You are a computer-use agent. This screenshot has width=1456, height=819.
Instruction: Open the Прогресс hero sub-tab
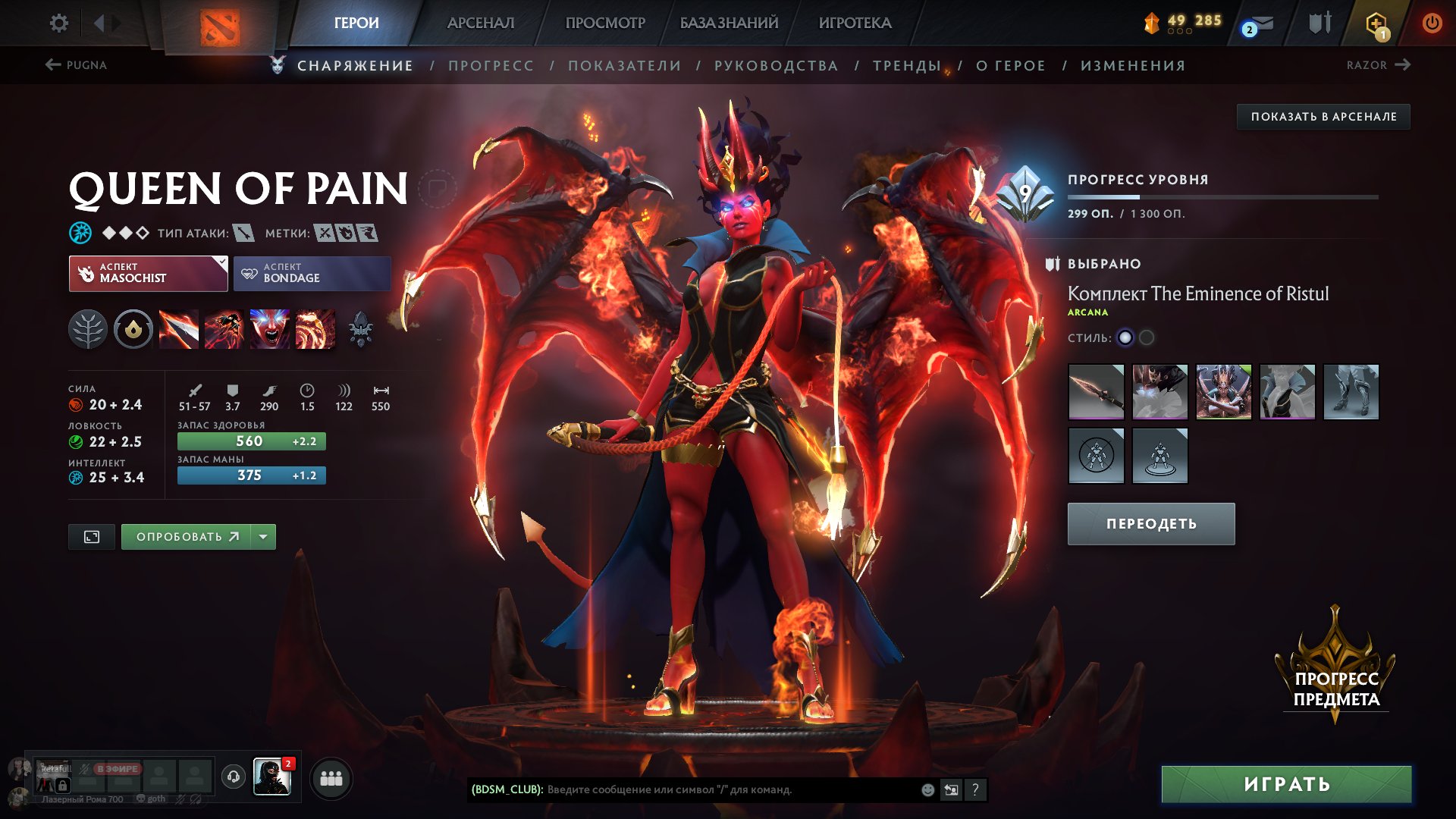click(x=491, y=66)
